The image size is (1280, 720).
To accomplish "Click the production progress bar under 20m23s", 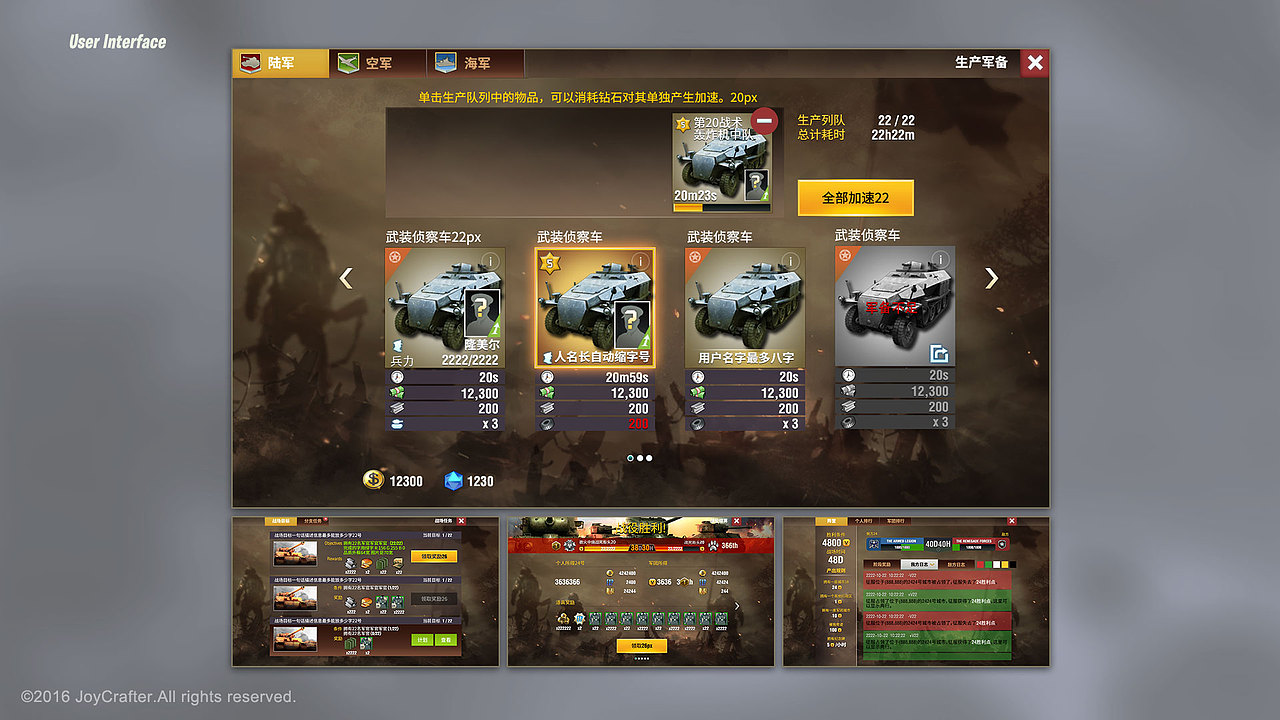I will tap(720, 207).
